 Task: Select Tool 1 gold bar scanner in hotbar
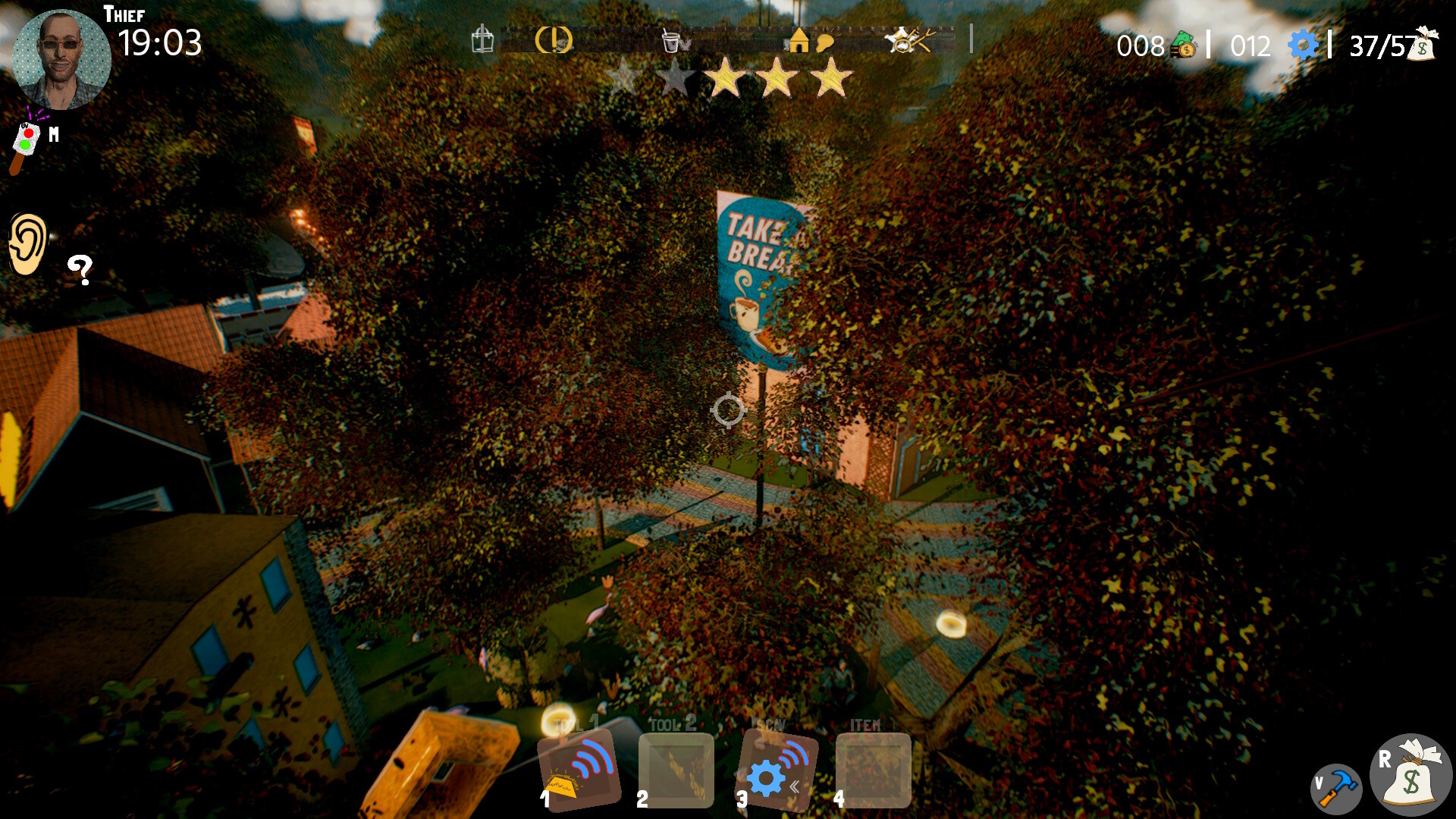[x=579, y=770]
